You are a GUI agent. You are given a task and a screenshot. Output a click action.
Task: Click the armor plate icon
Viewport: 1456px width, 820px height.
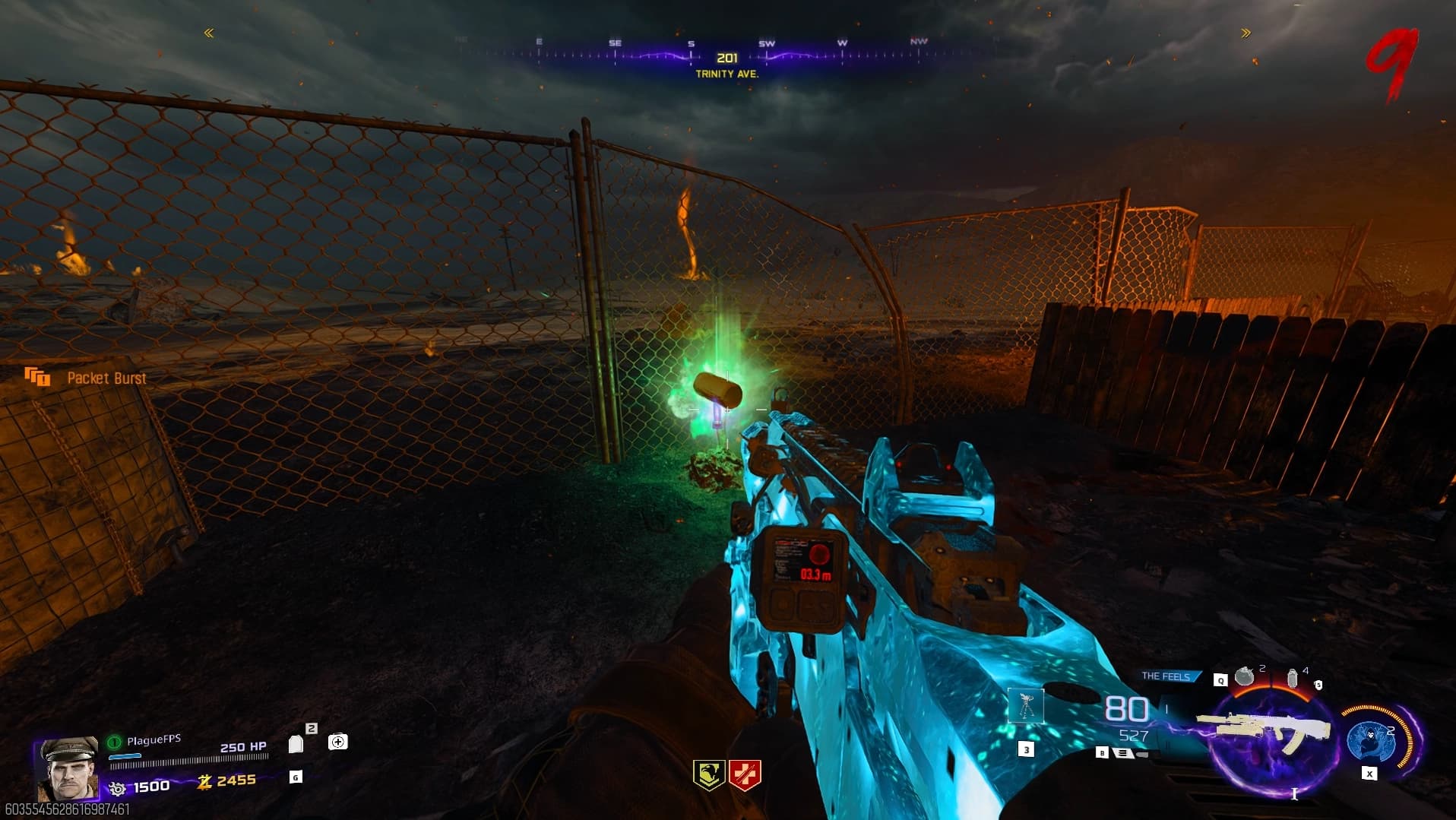(x=296, y=743)
